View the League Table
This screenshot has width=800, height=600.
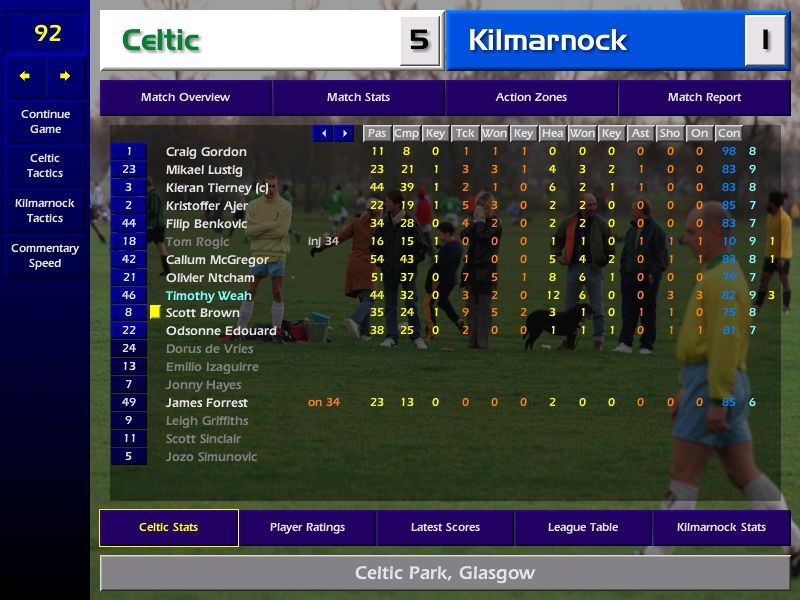coord(583,527)
